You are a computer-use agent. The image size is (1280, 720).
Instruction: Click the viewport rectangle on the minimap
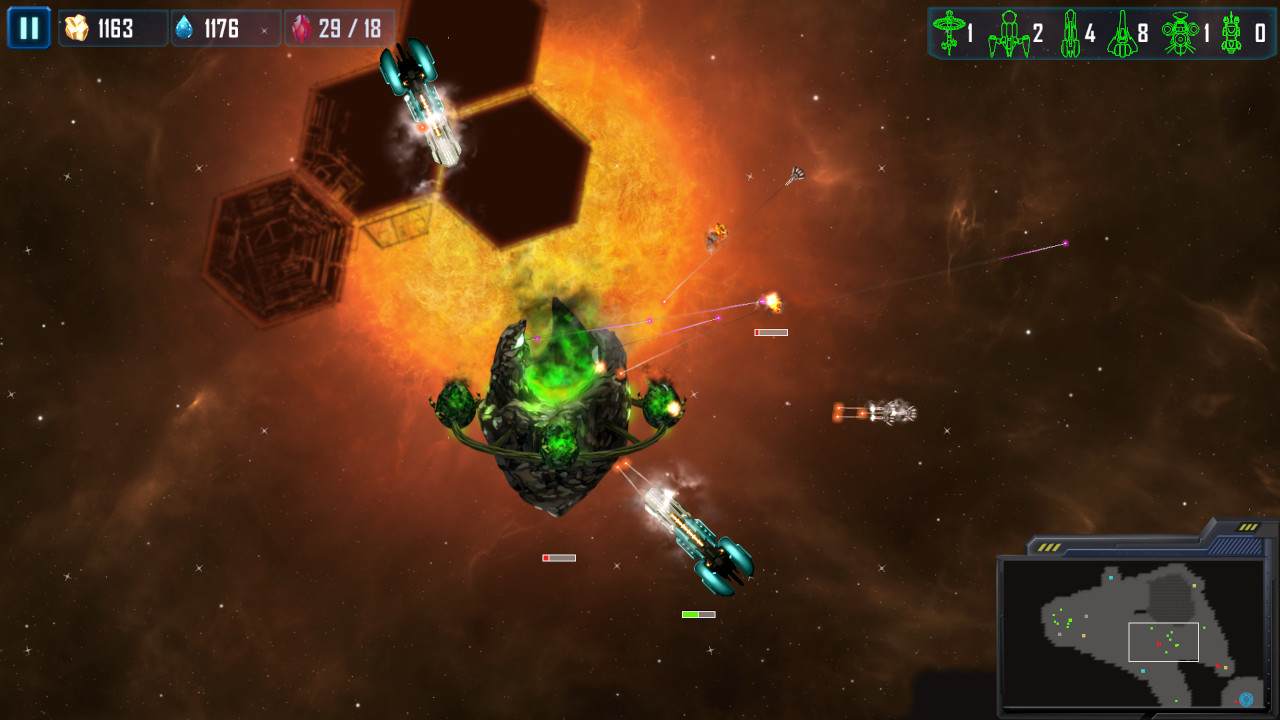pos(1163,642)
